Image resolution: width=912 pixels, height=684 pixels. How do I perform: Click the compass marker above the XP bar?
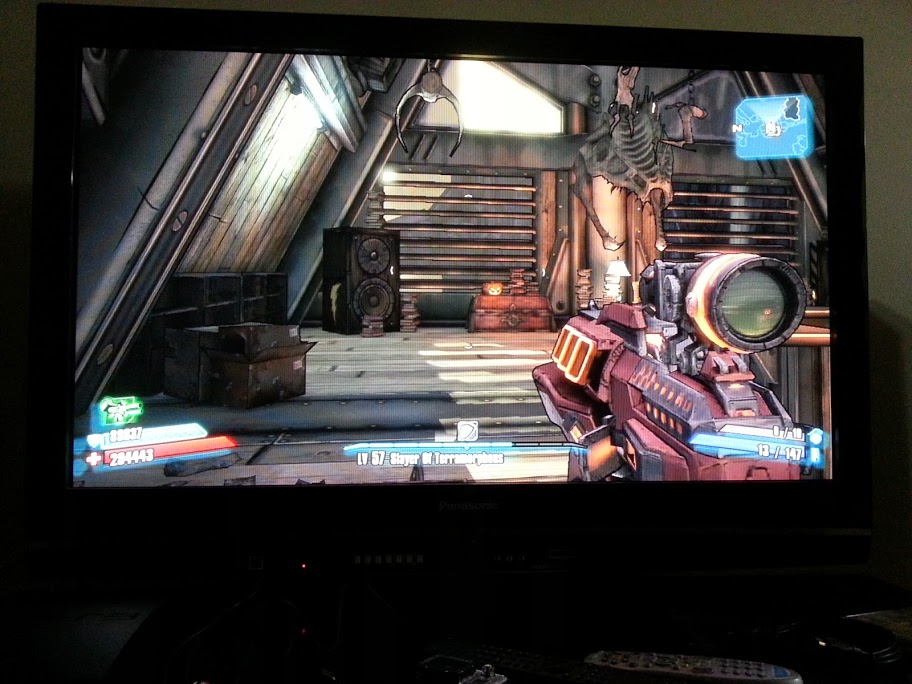468,431
